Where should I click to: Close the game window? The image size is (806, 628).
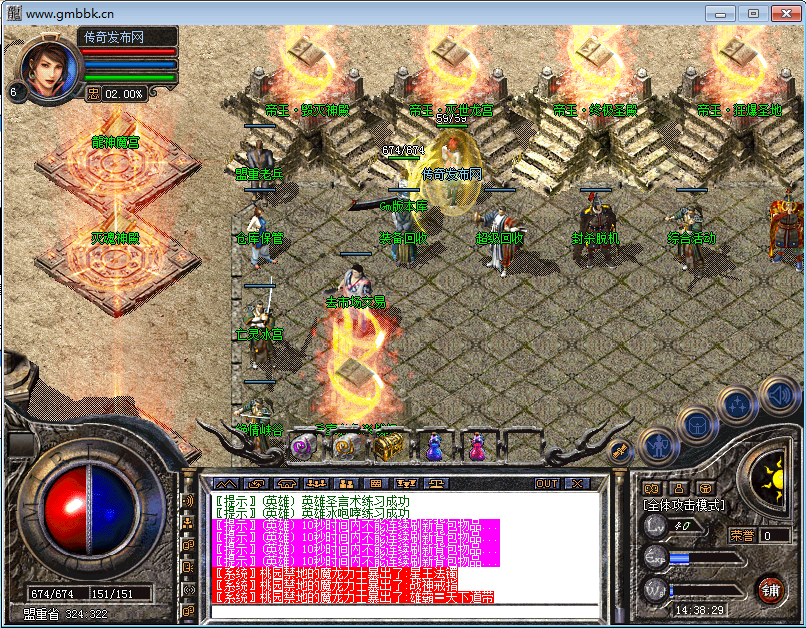pyautogui.click(x=781, y=13)
